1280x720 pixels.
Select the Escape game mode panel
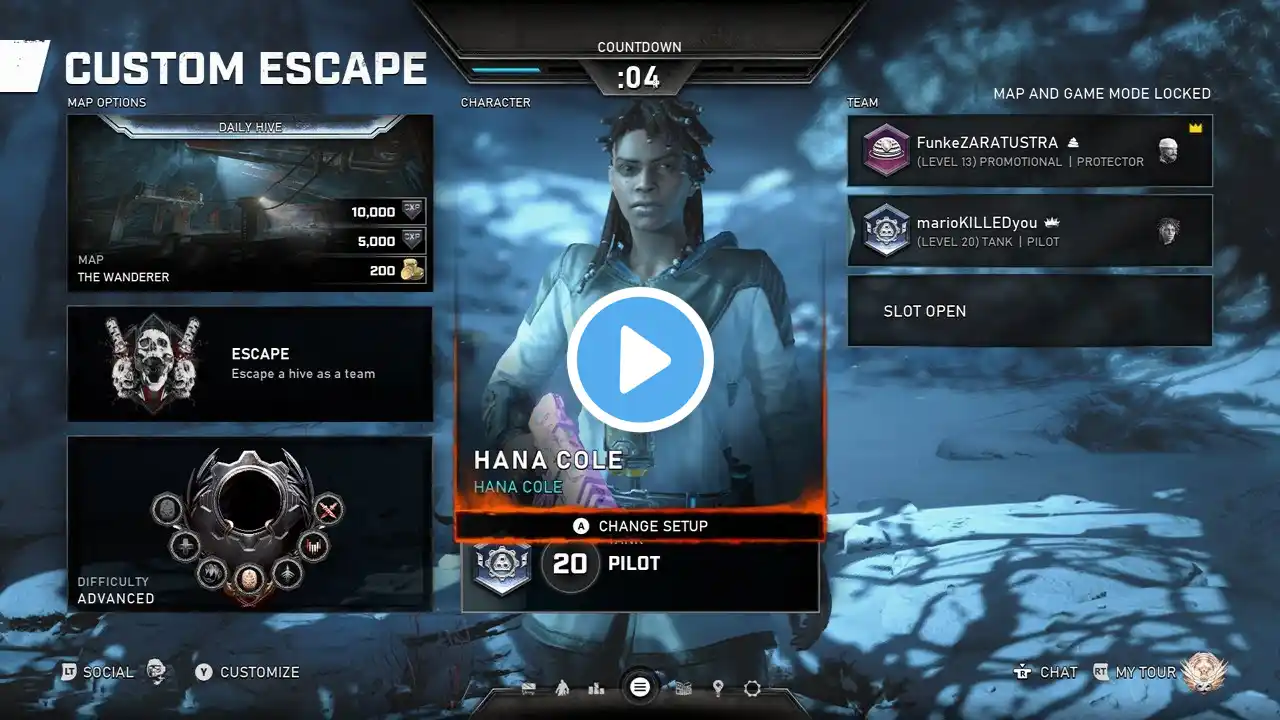250,364
